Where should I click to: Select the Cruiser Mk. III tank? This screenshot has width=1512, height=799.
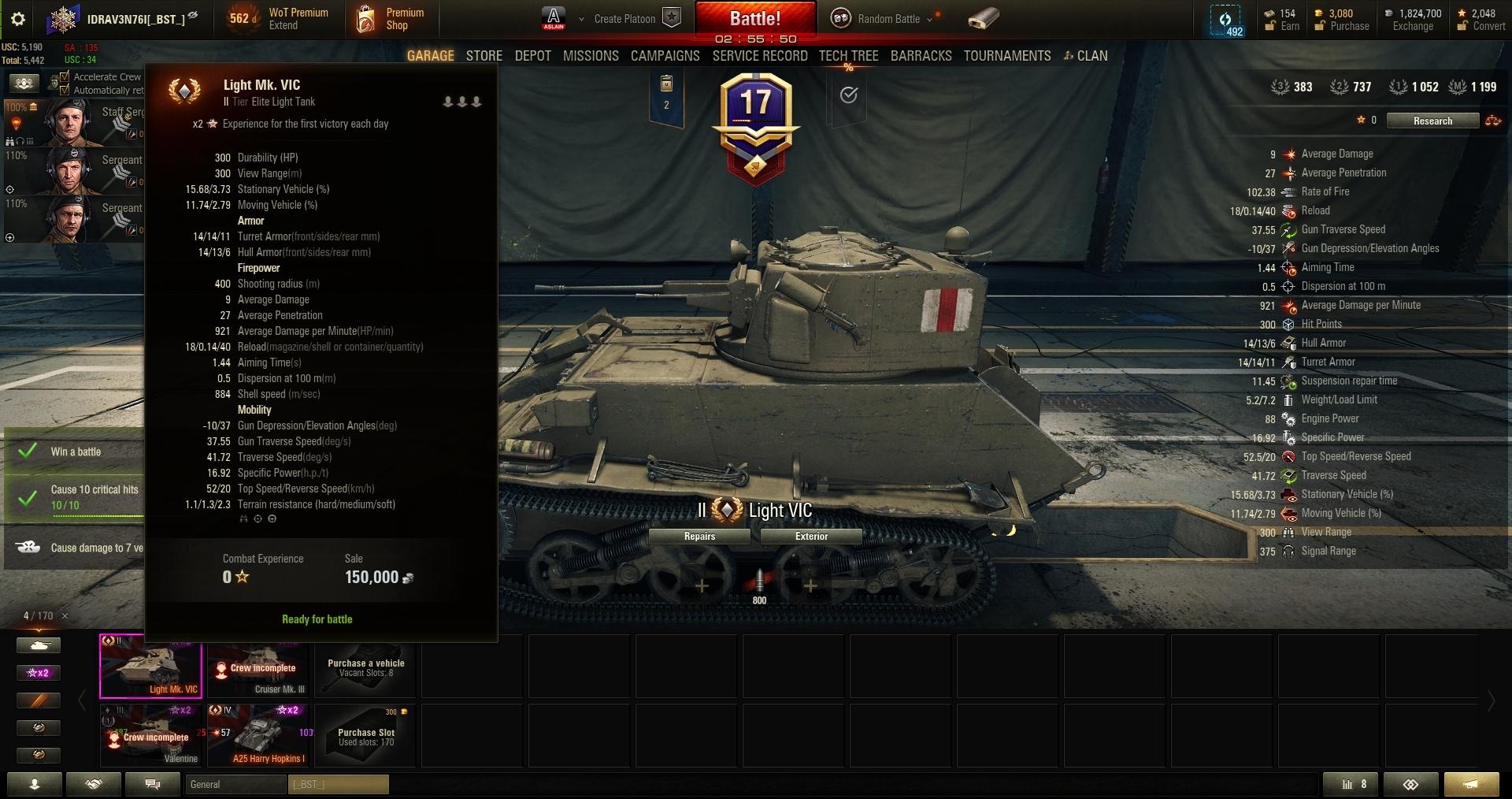click(x=258, y=667)
